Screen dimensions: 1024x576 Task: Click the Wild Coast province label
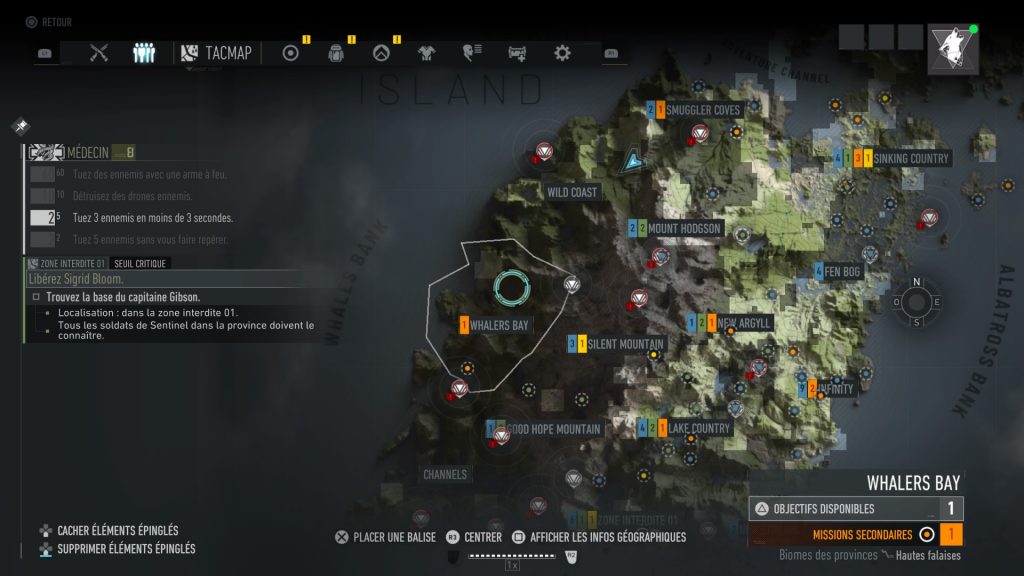click(571, 192)
